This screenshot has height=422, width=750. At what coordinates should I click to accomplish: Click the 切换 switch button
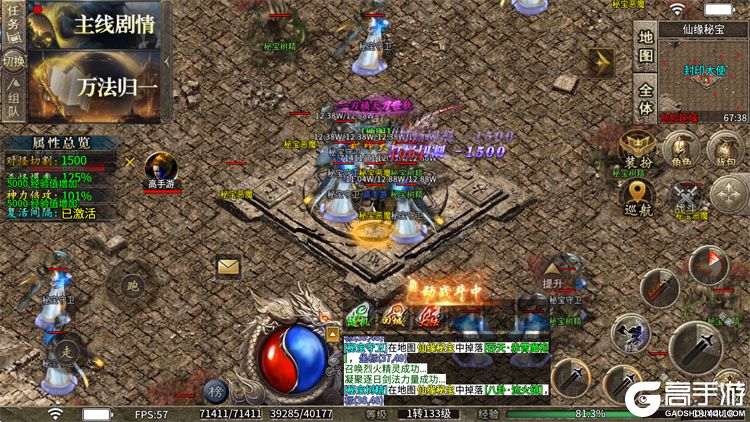pyautogui.click(x=14, y=60)
